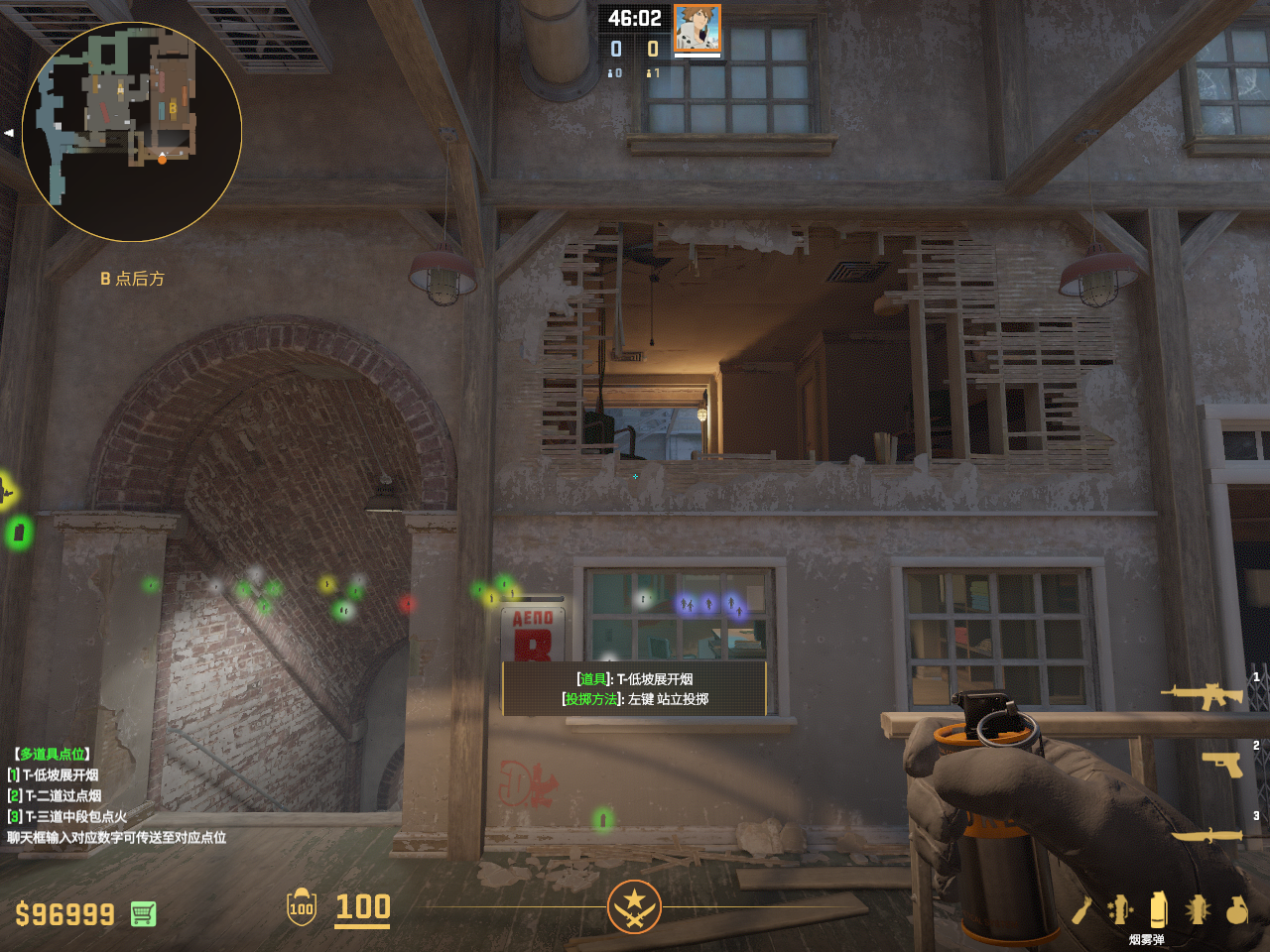Switch to the pistol in slot 2
Image resolution: width=1270 pixels, height=952 pixels.
pos(1222,765)
